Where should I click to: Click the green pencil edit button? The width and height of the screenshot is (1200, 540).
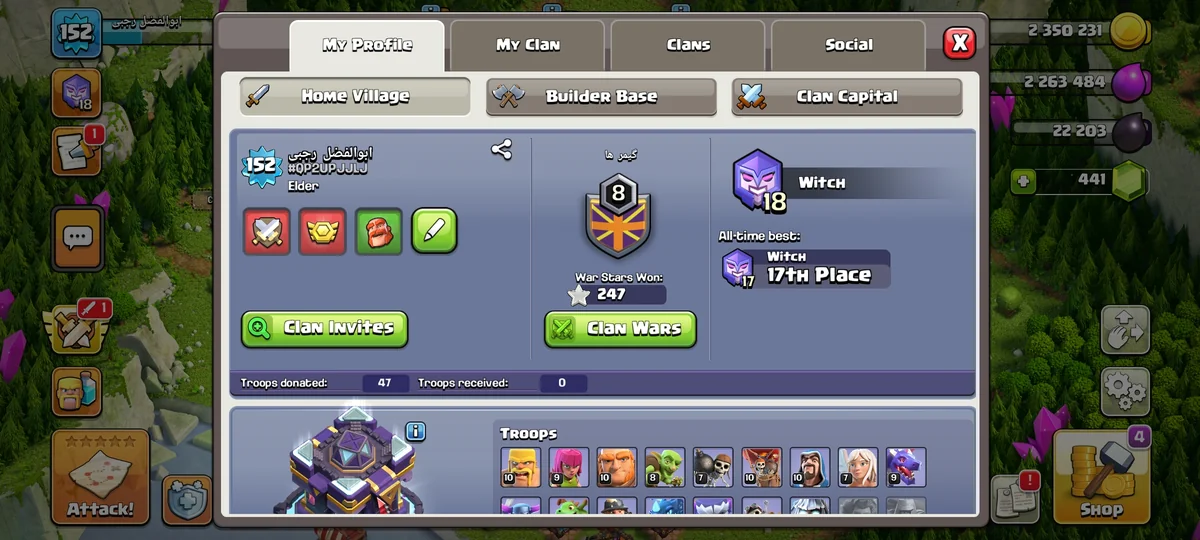pyautogui.click(x=434, y=232)
